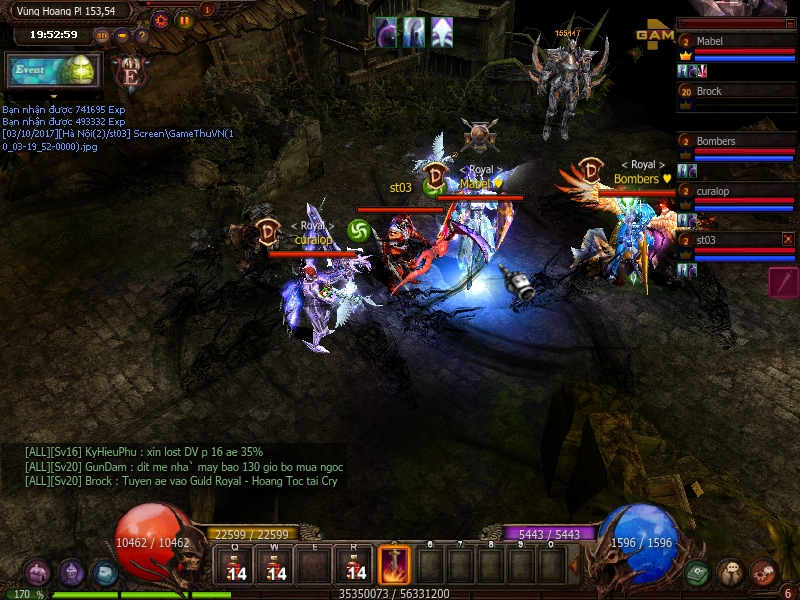
Task: Use the potion in the W slot
Action: click(275, 567)
